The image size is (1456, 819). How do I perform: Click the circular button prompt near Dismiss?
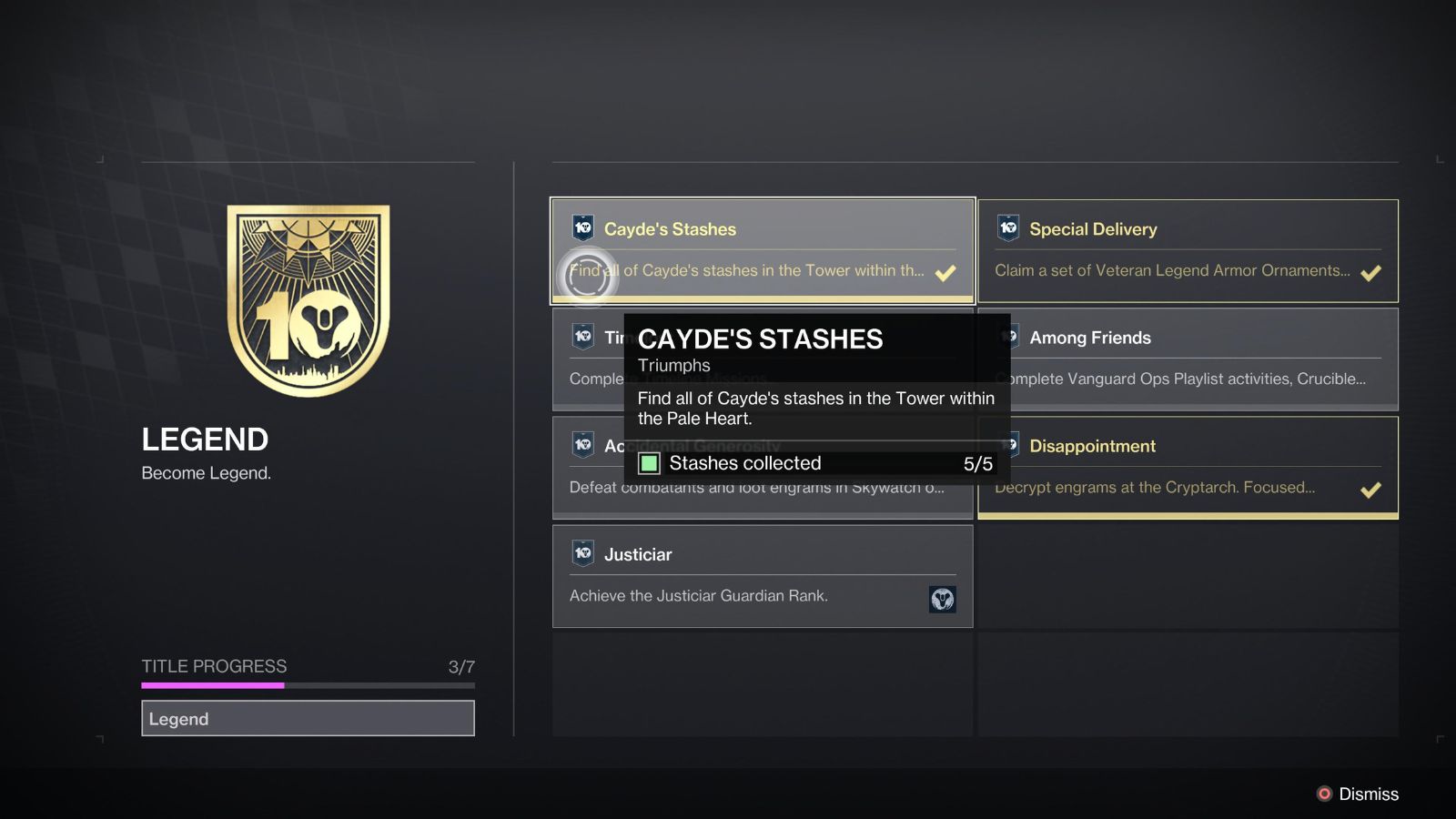pos(1325,794)
